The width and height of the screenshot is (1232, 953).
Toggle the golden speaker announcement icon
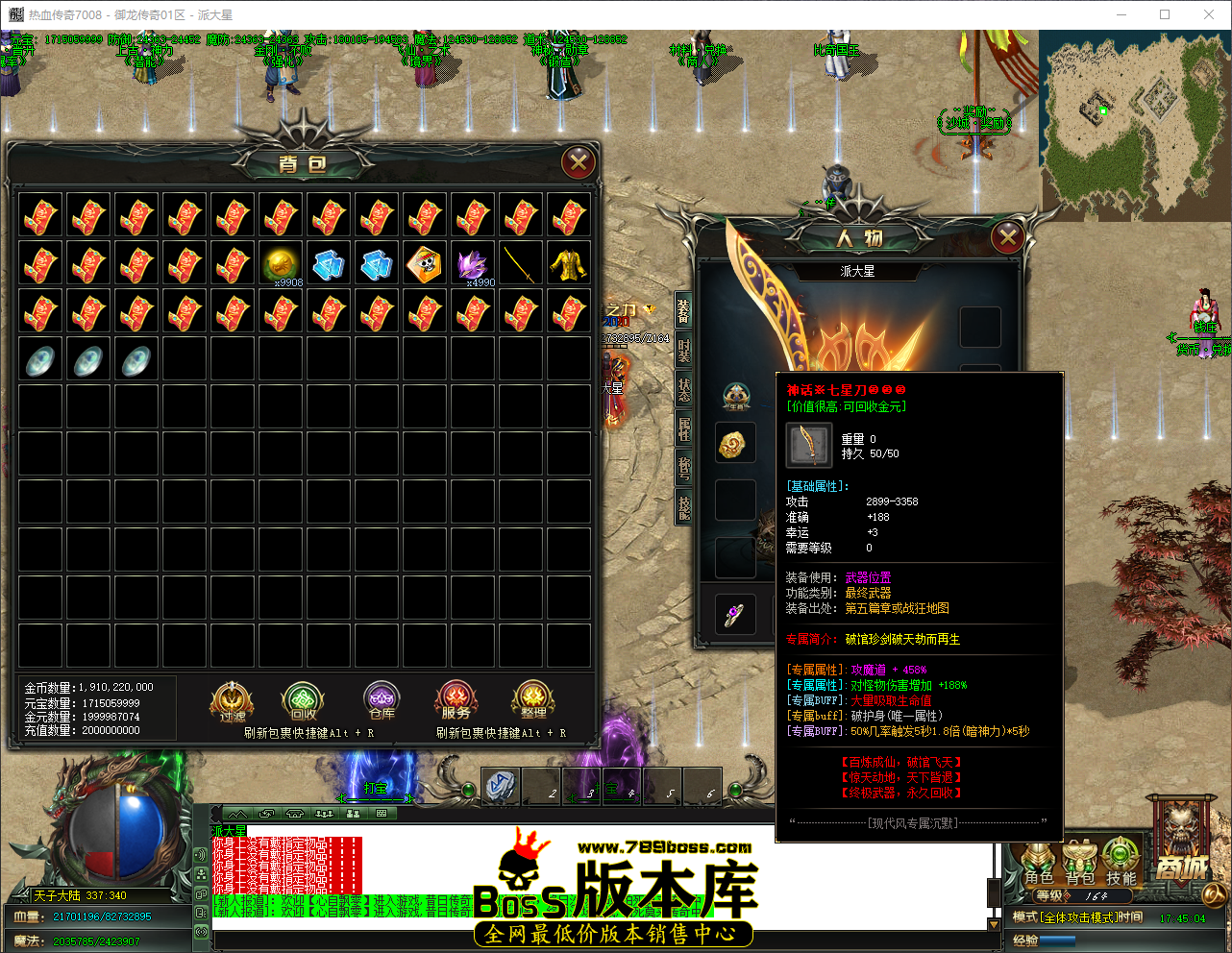1215,895
